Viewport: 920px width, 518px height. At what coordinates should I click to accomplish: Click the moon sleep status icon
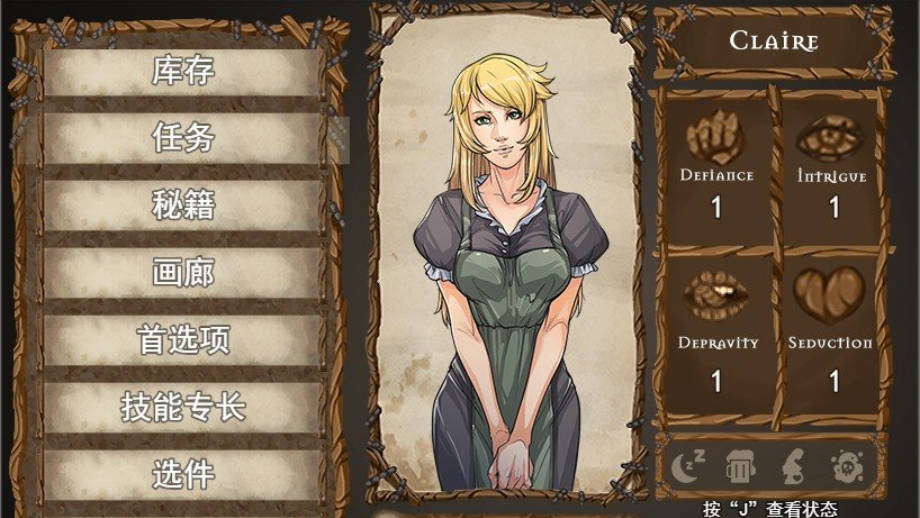[689, 465]
